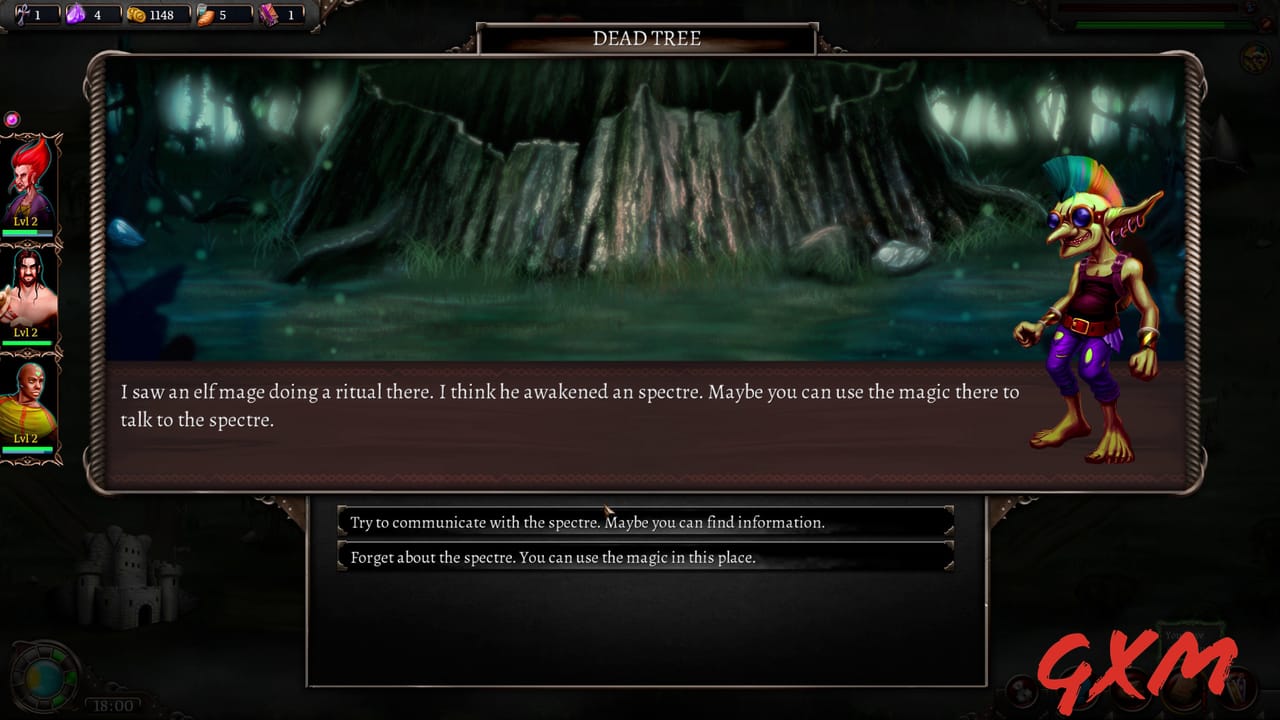
Task: Click the purple crystals resource icon
Action: (x=73, y=15)
